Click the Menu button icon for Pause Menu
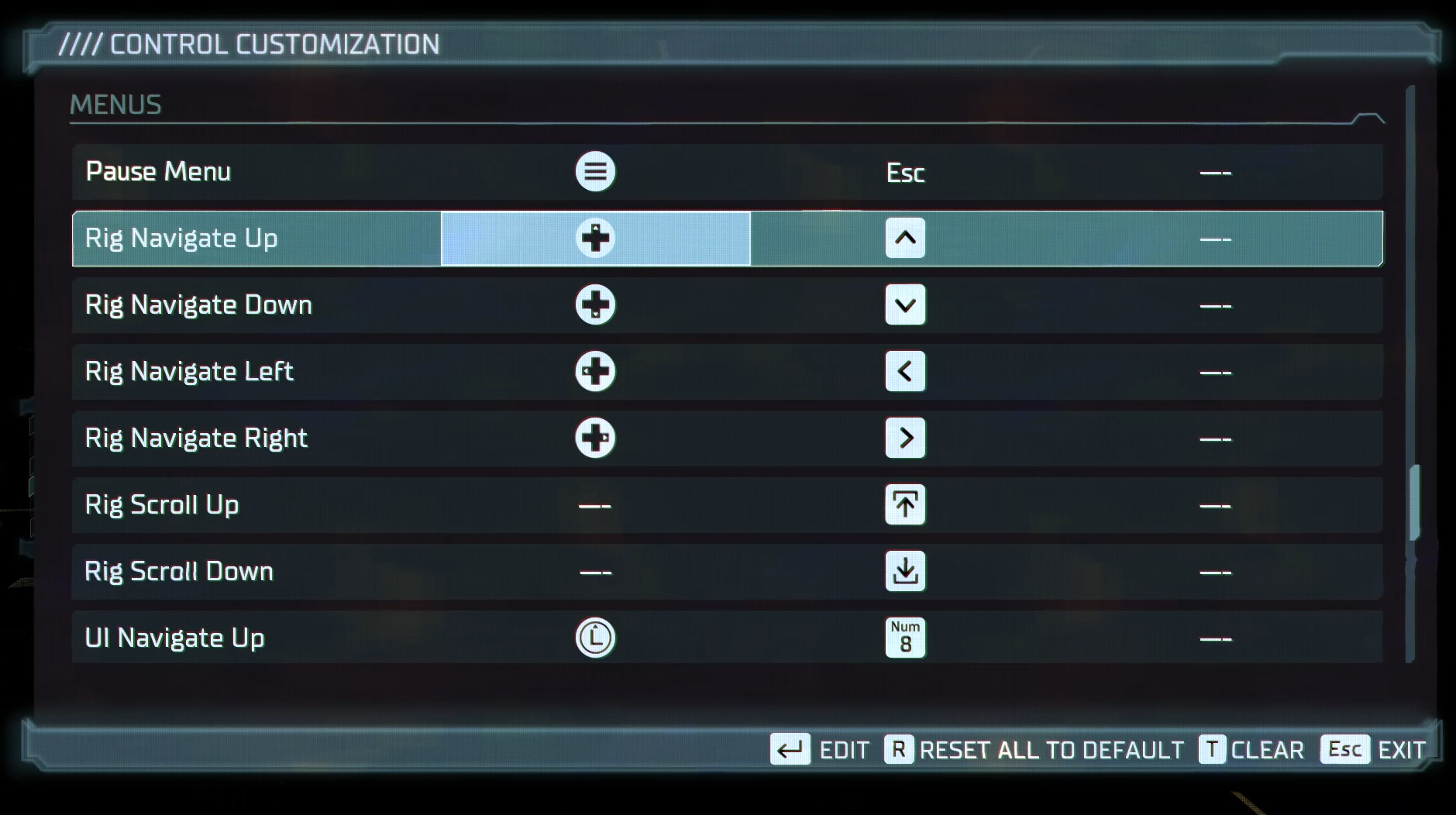1456x815 pixels. 594,171
